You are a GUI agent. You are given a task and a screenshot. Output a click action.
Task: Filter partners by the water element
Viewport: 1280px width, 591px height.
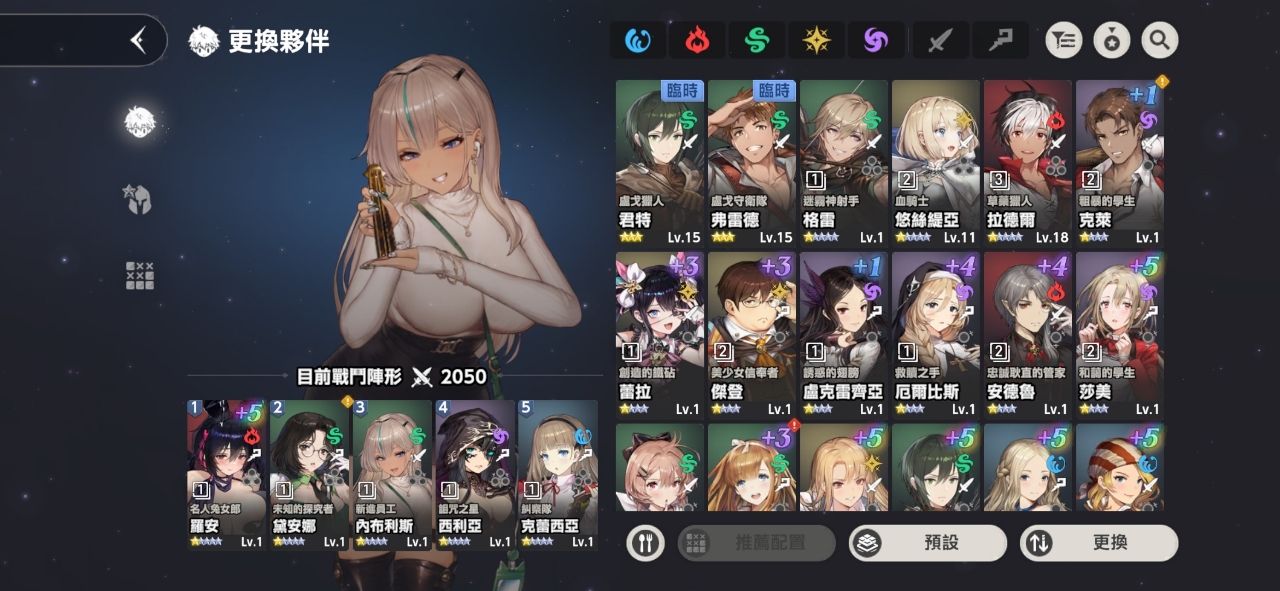[638, 40]
